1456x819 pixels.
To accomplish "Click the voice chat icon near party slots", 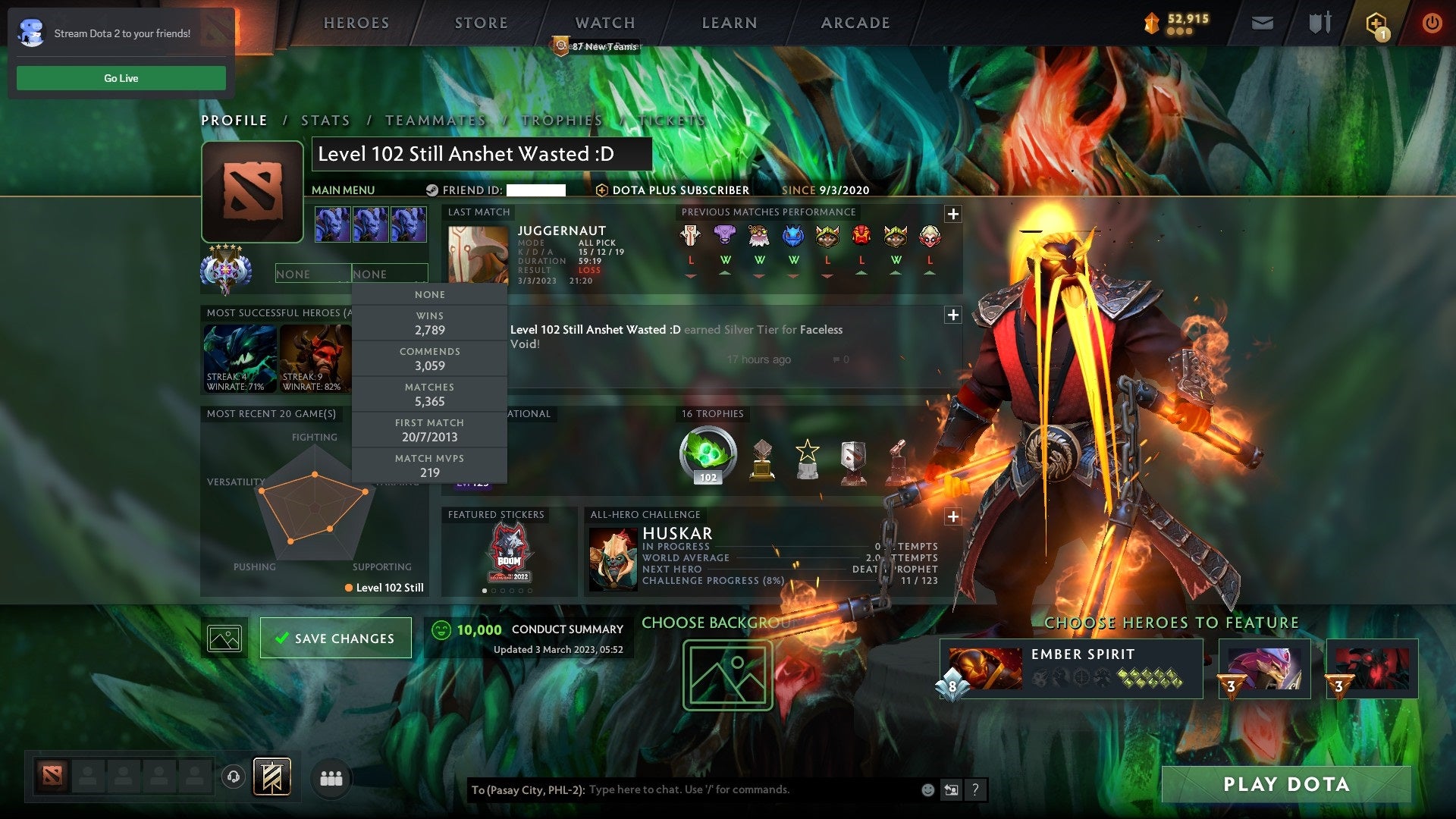I will 234,777.
